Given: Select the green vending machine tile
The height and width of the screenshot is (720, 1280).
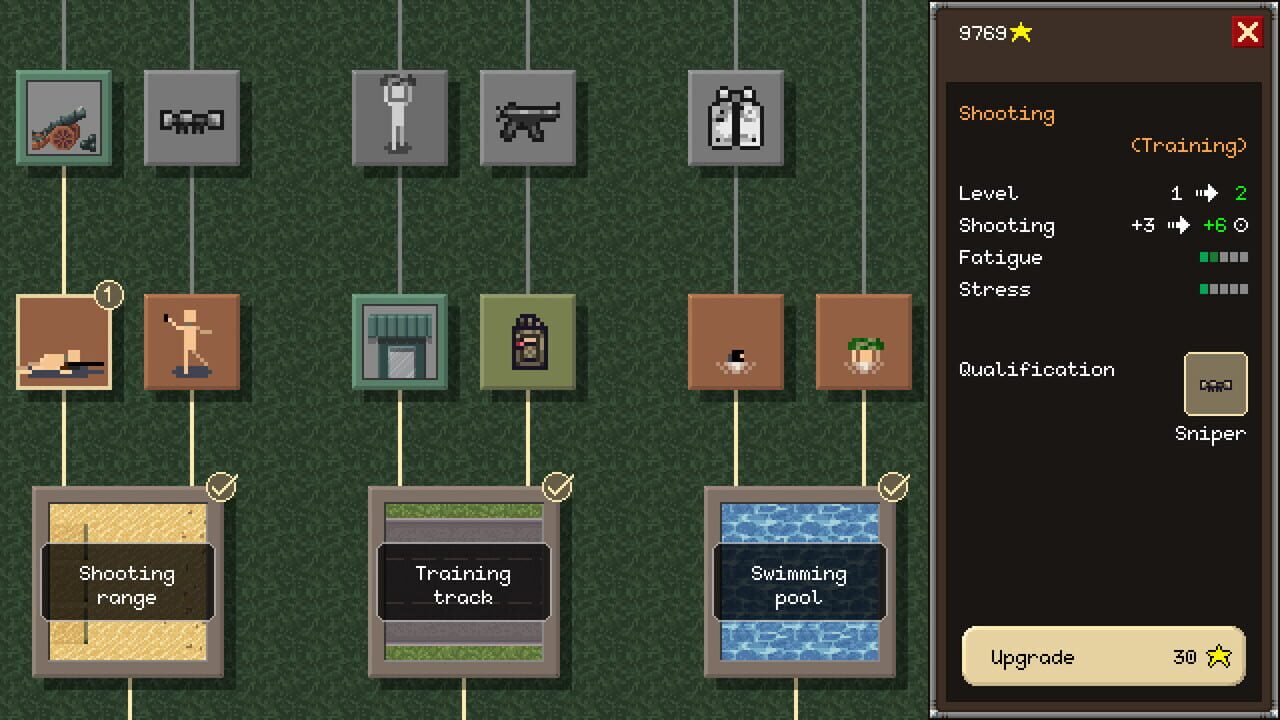Looking at the screenshot, I should (528, 343).
